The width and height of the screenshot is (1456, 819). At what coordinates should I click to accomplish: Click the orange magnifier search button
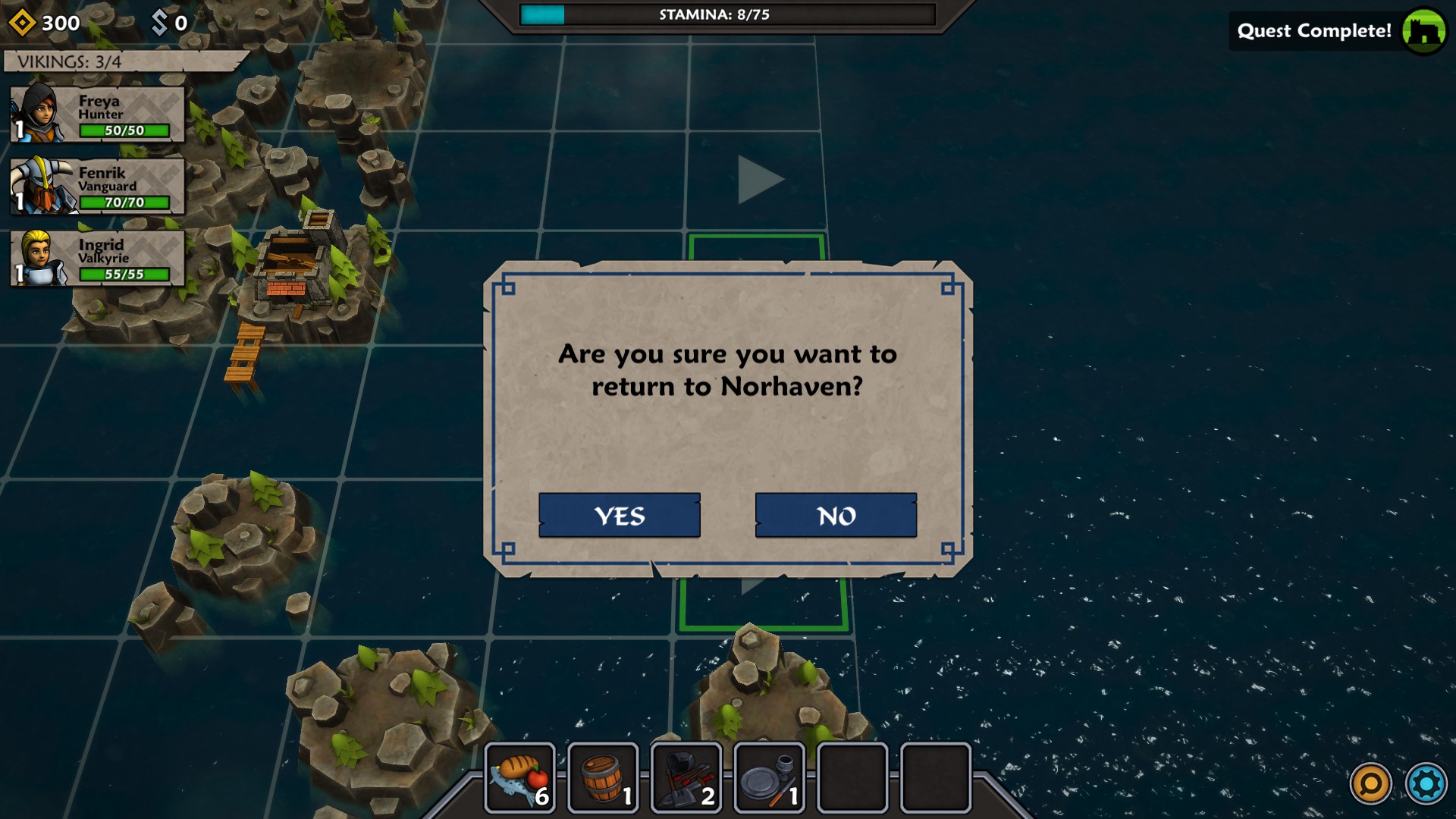[x=1371, y=783]
